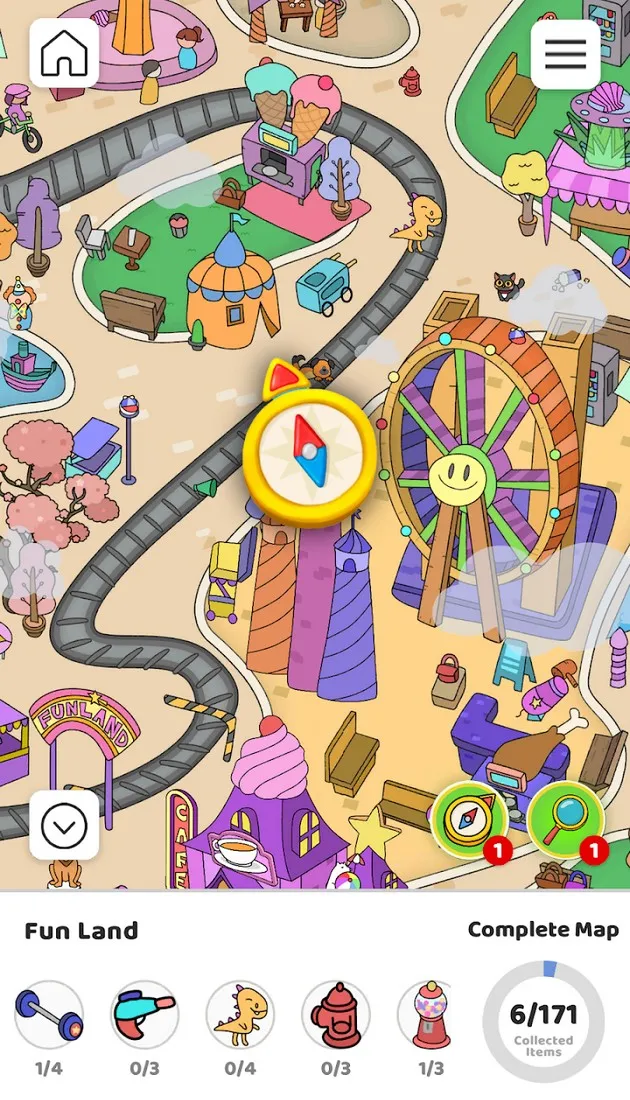Screen dimensions: 630x1100
Task: Tap the large compass pointer on the map
Action: pyautogui.click(x=310, y=453)
